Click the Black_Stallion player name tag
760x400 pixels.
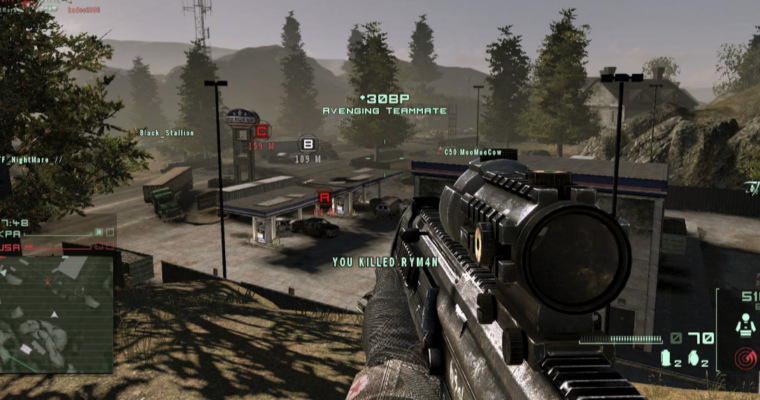(x=166, y=132)
